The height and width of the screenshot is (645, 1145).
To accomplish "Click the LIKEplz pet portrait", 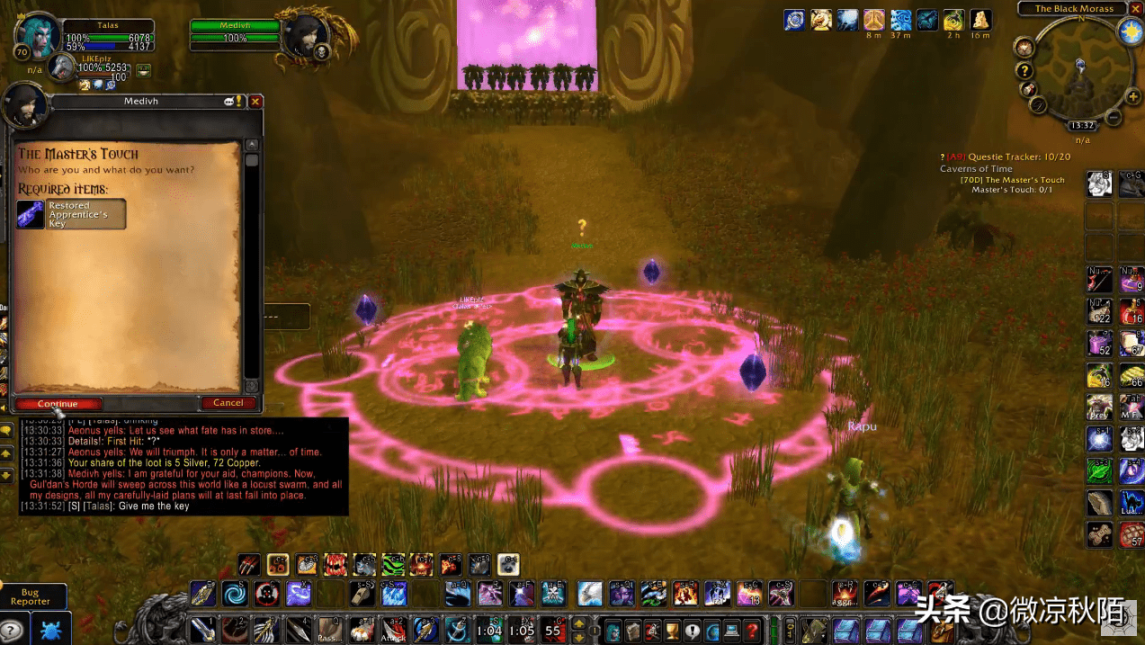I will tap(63, 67).
